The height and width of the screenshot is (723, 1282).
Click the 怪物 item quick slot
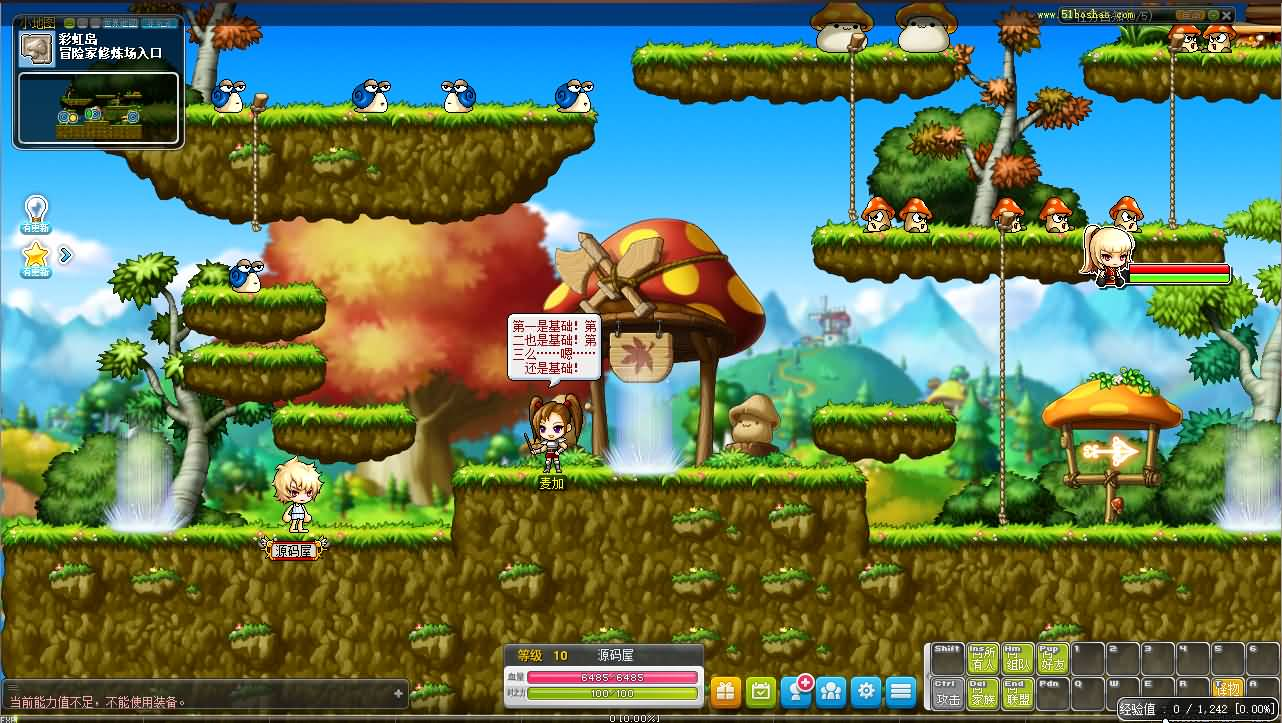pyautogui.click(x=1229, y=687)
